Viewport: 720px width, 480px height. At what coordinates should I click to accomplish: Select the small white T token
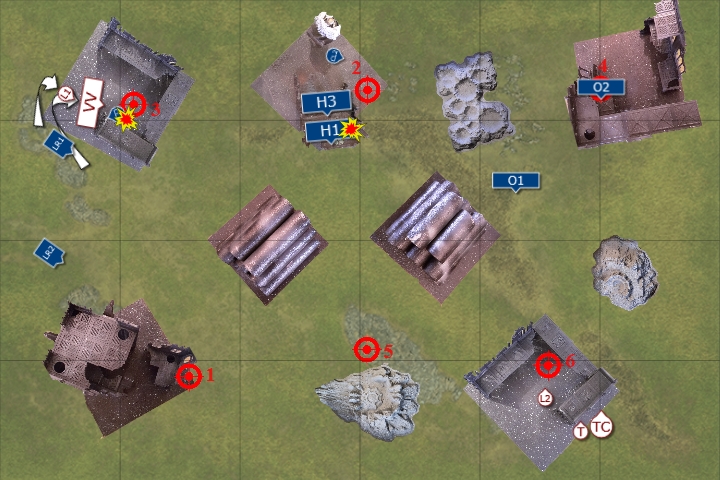[x=581, y=432]
